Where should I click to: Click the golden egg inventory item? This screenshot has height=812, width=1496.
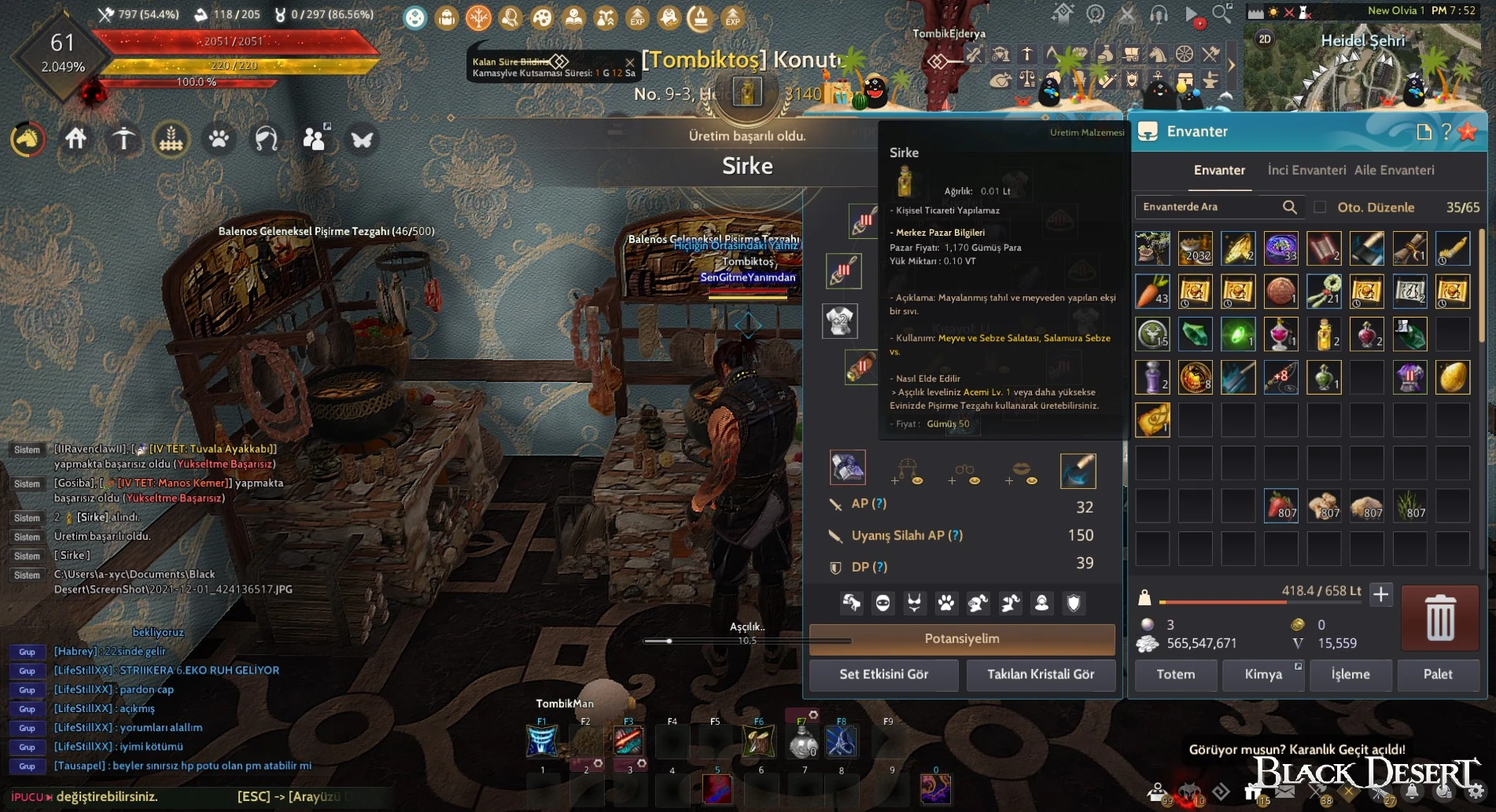pos(1452,377)
